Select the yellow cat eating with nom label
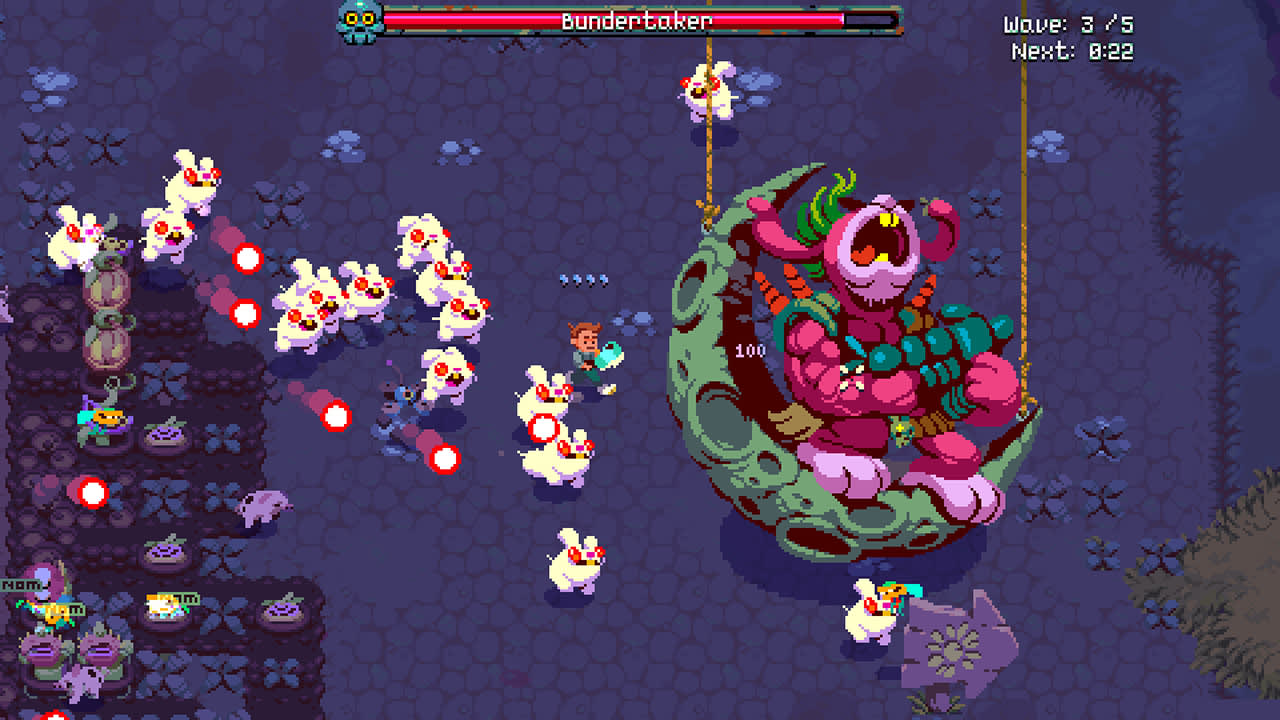 tap(163, 605)
